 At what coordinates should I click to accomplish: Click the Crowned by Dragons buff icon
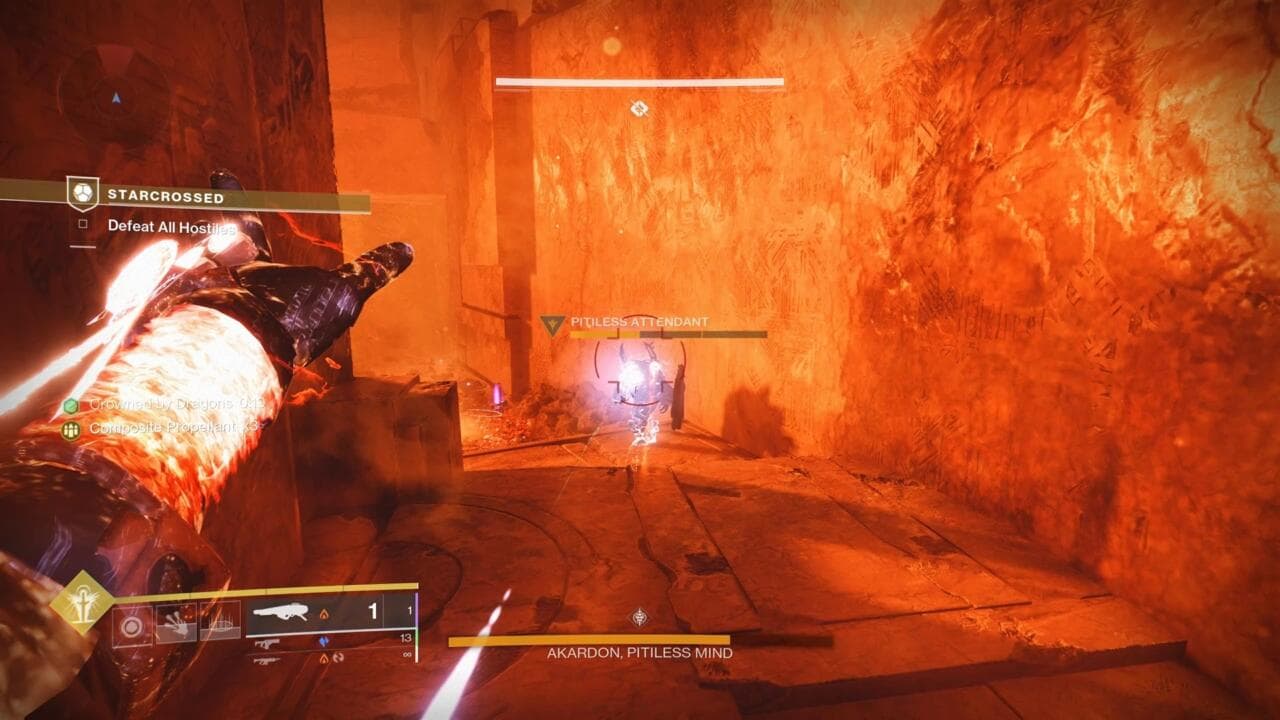point(69,405)
